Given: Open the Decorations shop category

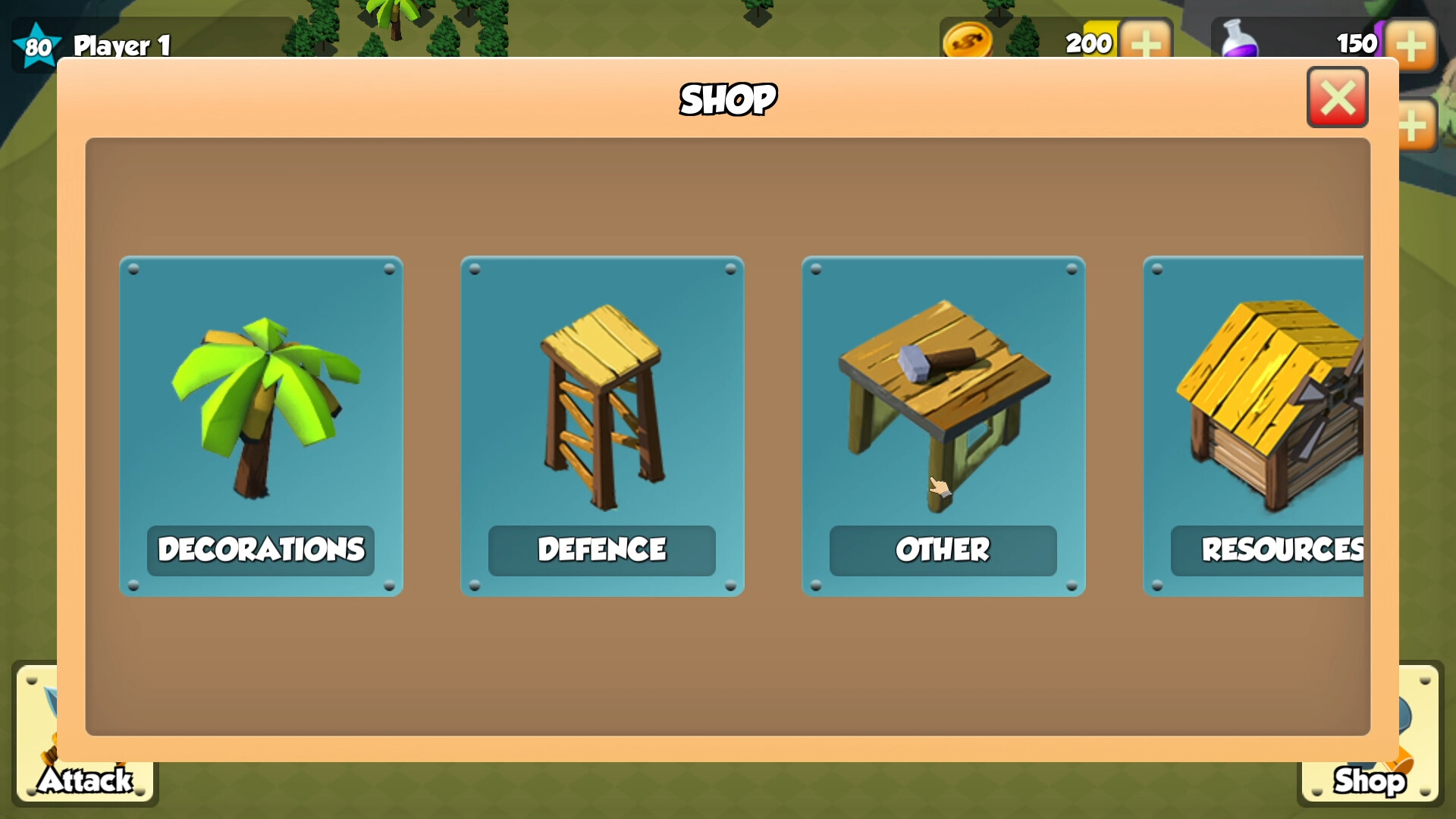Looking at the screenshot, I should point(261,426).
